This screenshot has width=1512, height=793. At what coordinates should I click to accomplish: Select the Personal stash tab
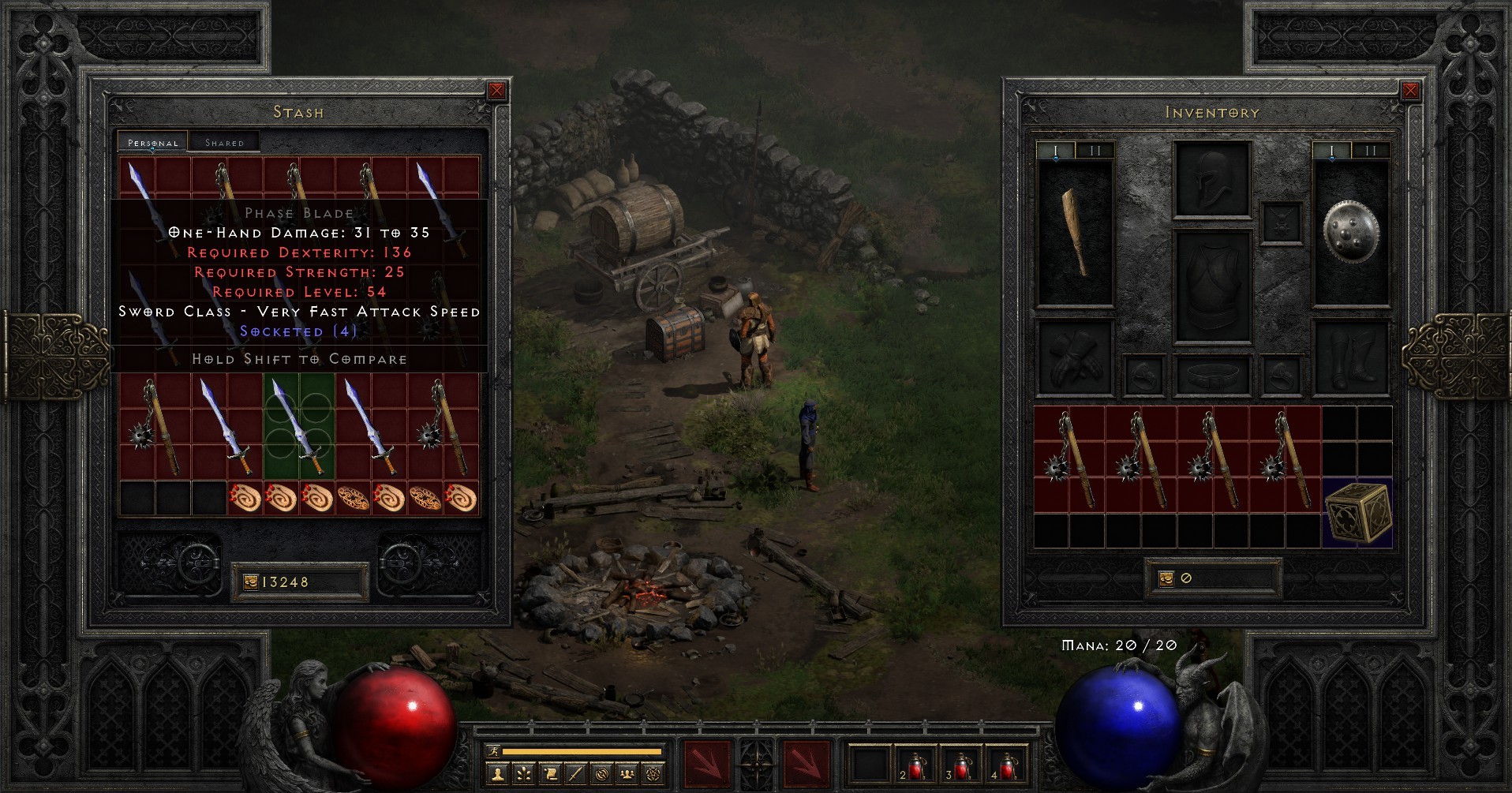click(153, 143)
